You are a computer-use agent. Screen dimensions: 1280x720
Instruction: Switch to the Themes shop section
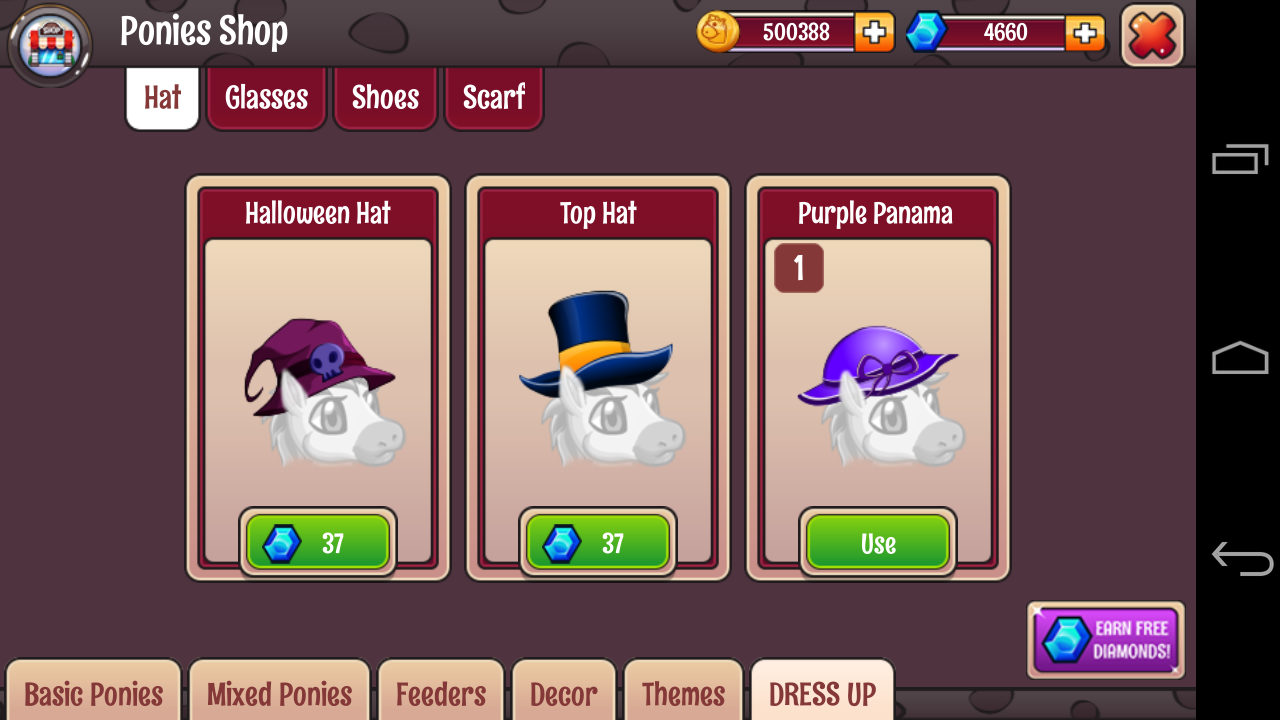(x=683, y=692)
